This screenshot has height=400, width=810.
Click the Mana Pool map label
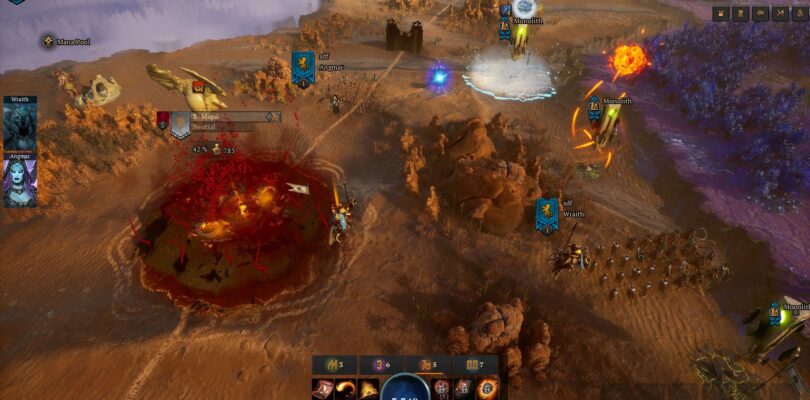(x=70, y=41)
